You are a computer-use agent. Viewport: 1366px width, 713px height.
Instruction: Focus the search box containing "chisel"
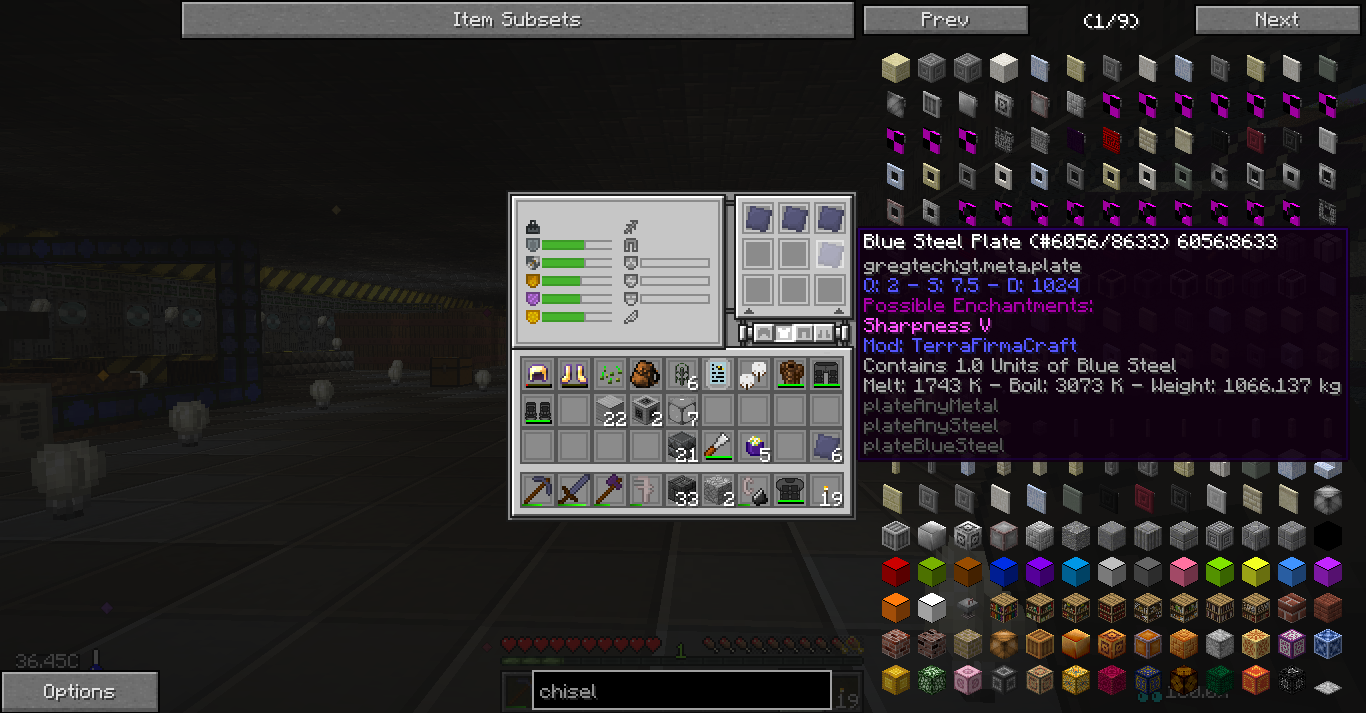pos(681,691)
